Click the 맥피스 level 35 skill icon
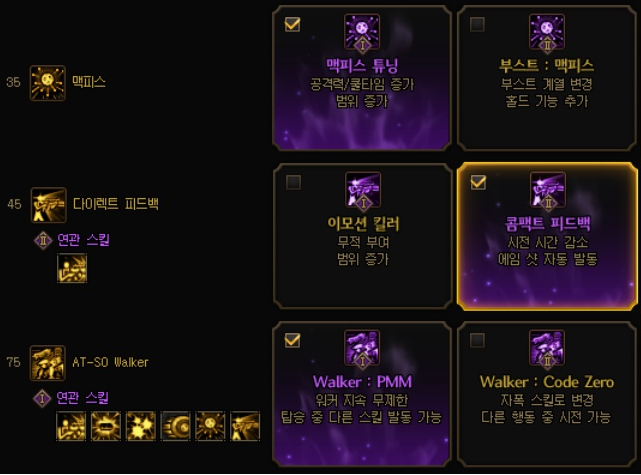This screenshot has width=641, height=475. click(x=48, y=82)
